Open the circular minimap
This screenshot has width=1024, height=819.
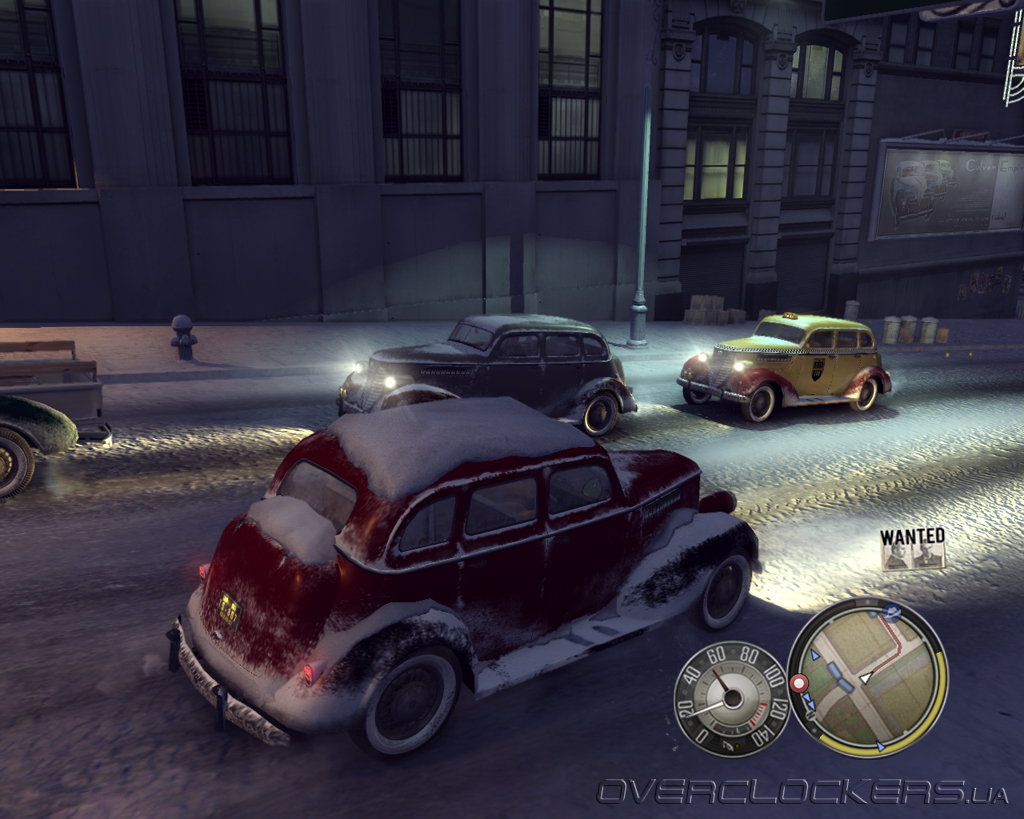click(867, 676)
